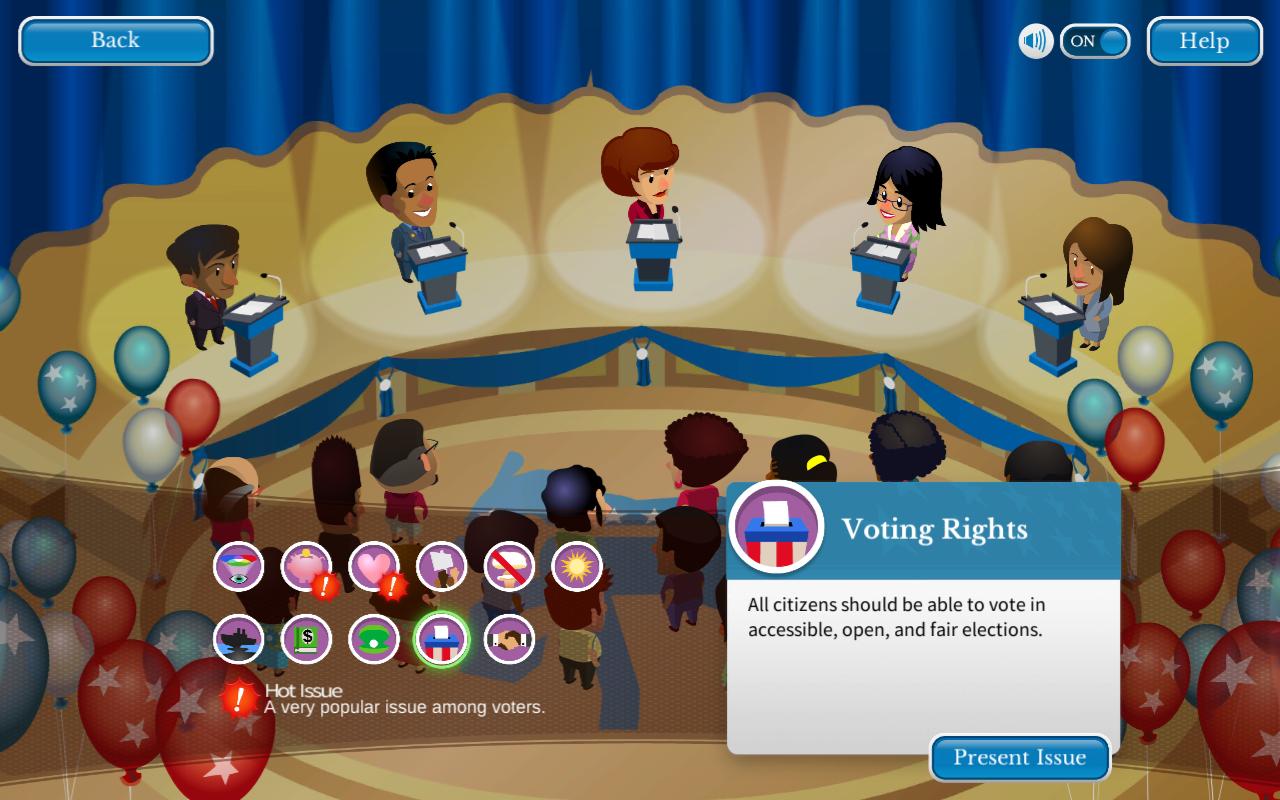The image size is (1280, 800).
Task: Pick the warship issue icon
Action: click(238, 639)
